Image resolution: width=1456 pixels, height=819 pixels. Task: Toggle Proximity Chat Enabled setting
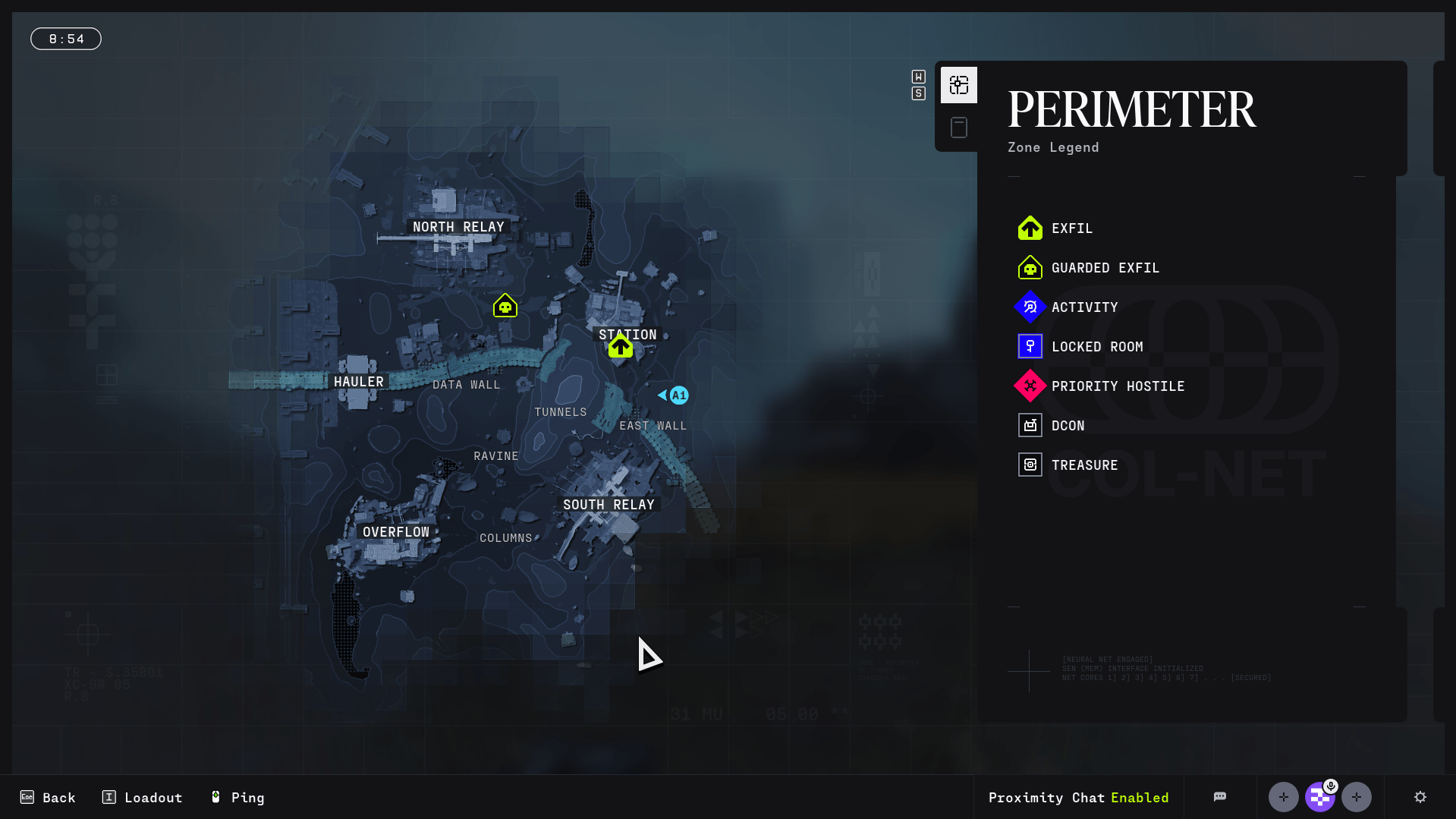[1078, 797]
